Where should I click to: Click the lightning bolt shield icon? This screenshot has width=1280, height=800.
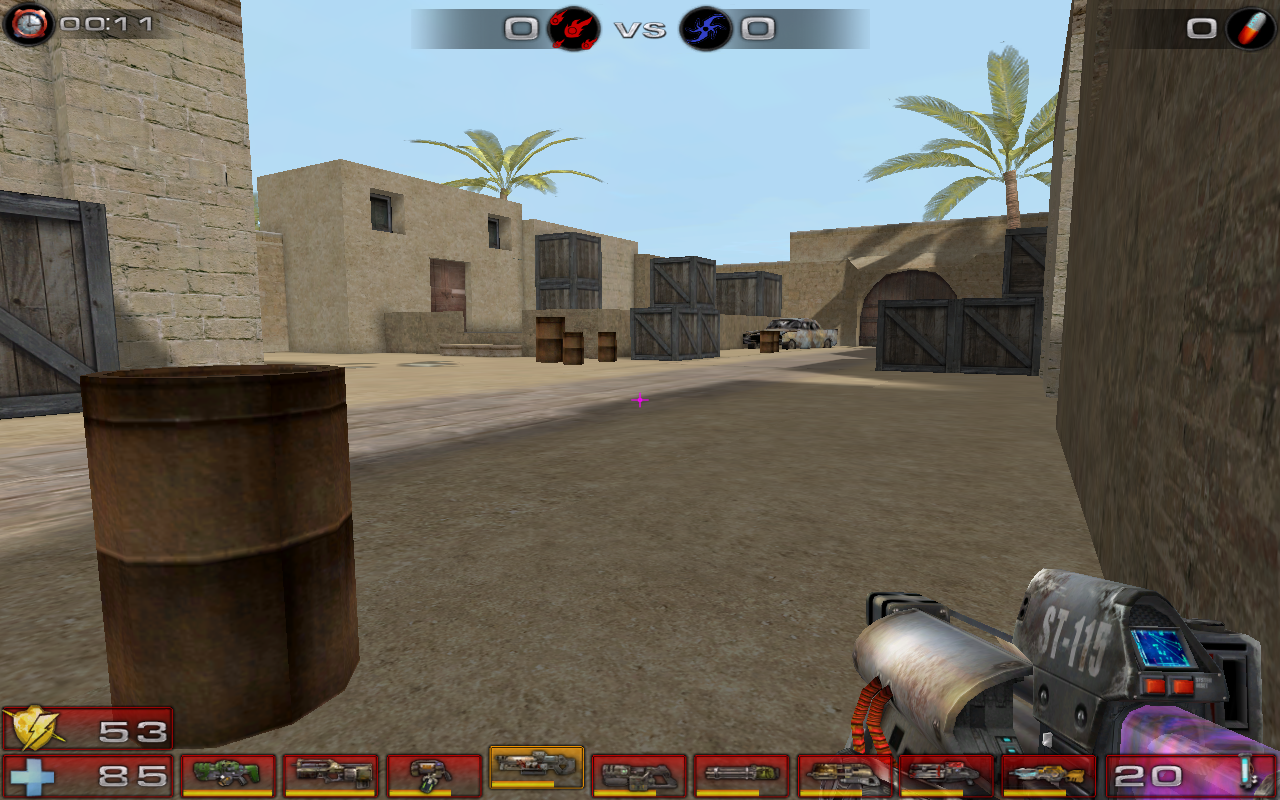click(33, 729)
